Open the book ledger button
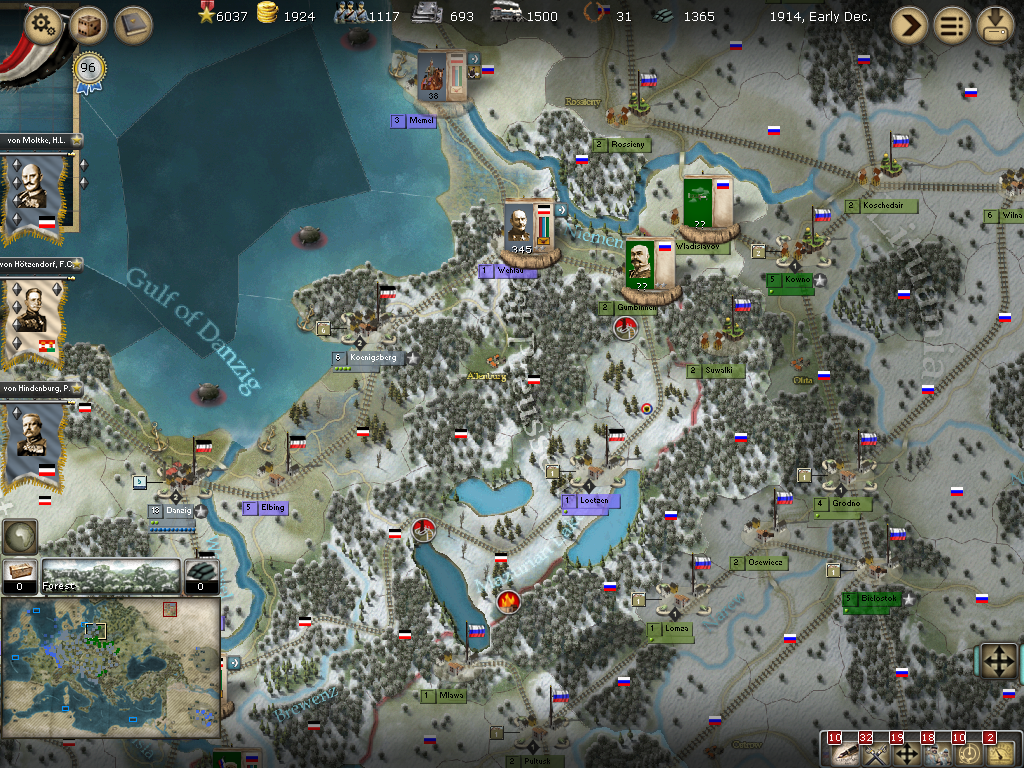Image resolution: width=1024 pixels, height=768 pixels. pos(133,24)
